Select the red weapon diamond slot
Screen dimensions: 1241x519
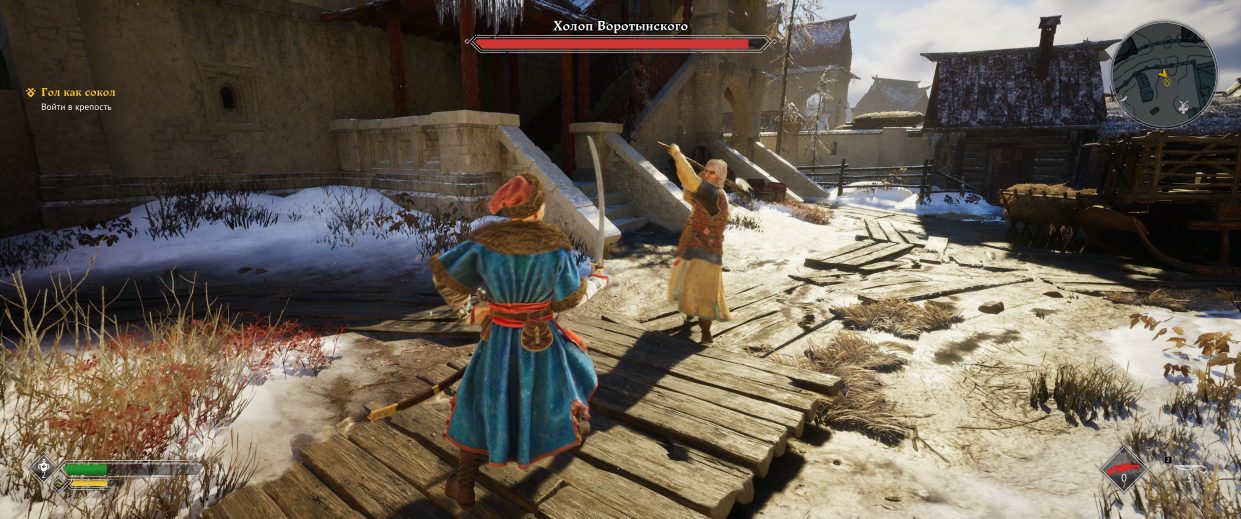[1124, 470]
